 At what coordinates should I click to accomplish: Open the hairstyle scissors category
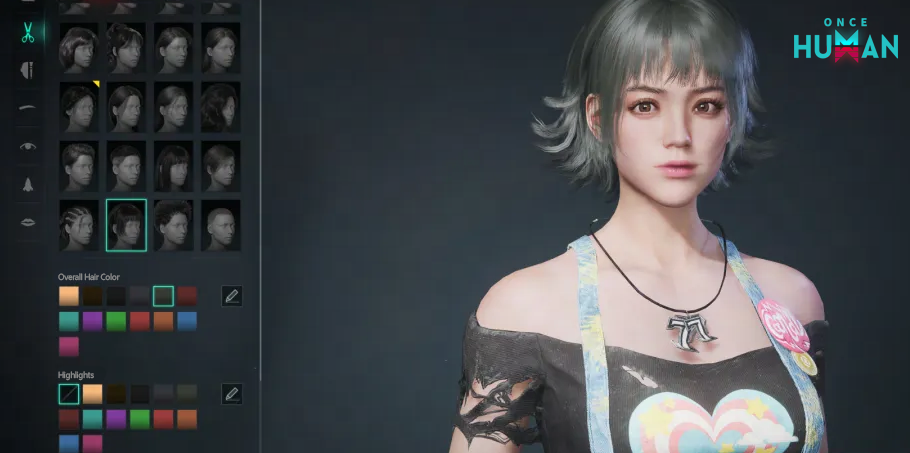tap(28, 32)
